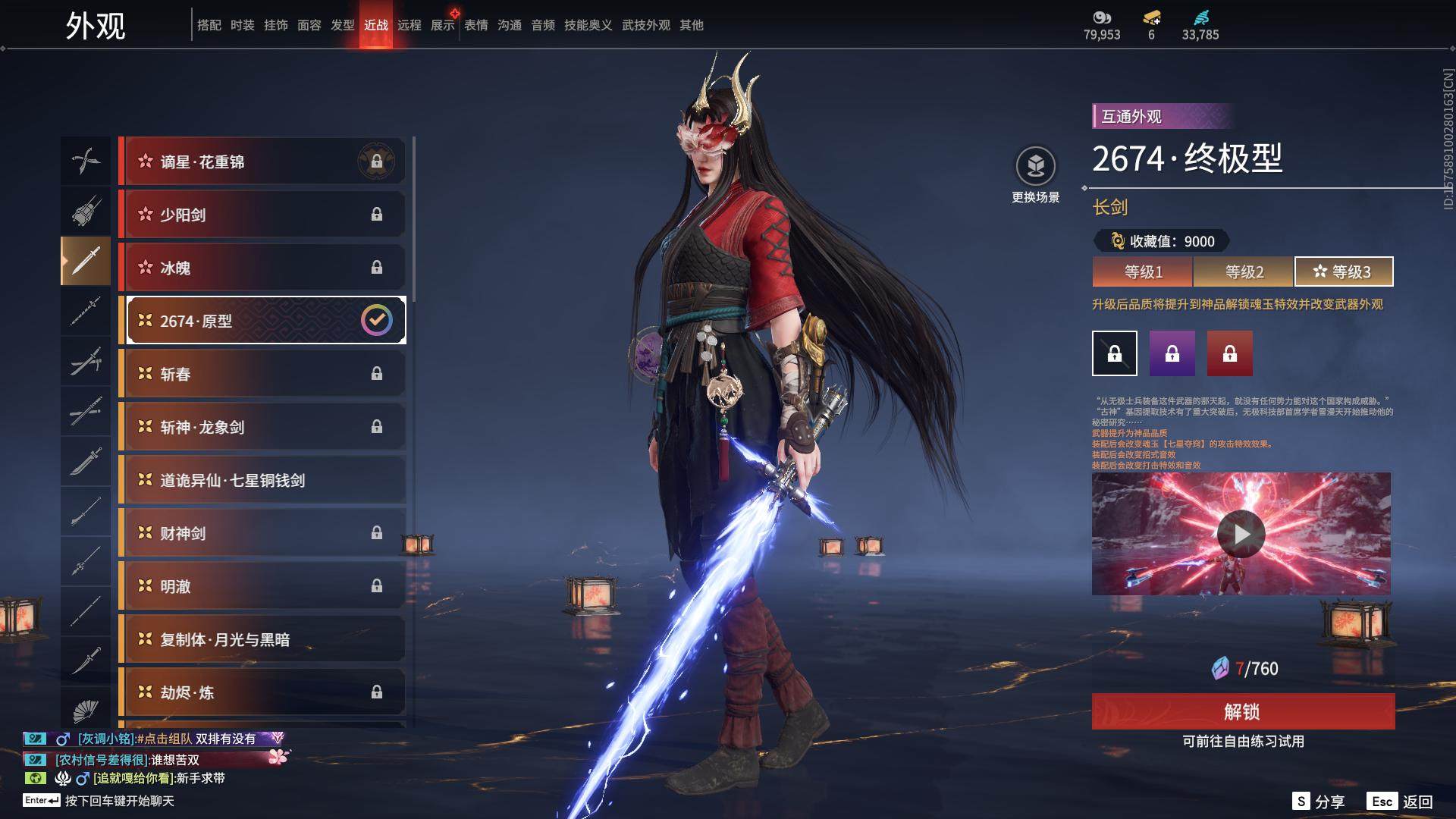1456x819 pixels.
Task: Select the 财神剑 skin row
Action: pos(262,533)
